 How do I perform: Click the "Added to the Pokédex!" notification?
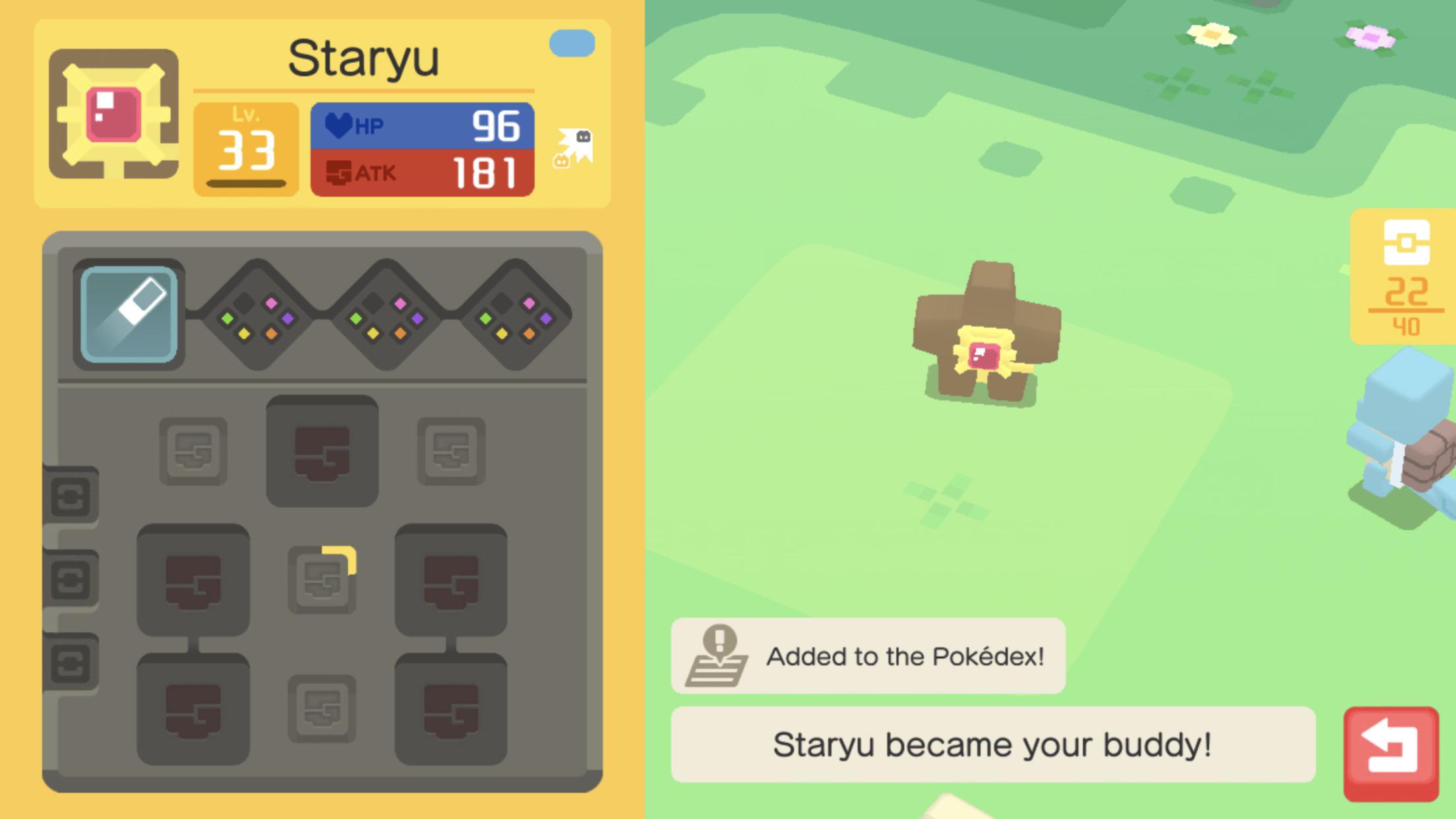pyautogui.click(x=867, y=655)
